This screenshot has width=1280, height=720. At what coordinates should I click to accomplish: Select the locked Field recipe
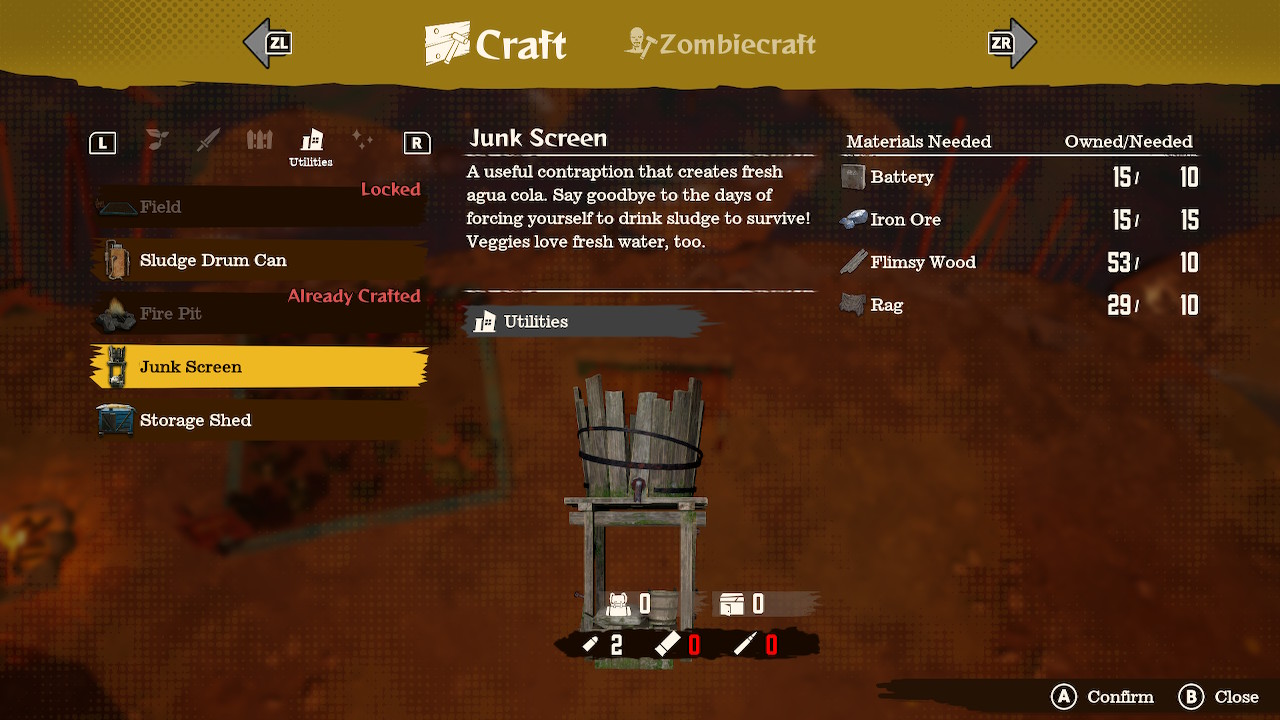258,207
